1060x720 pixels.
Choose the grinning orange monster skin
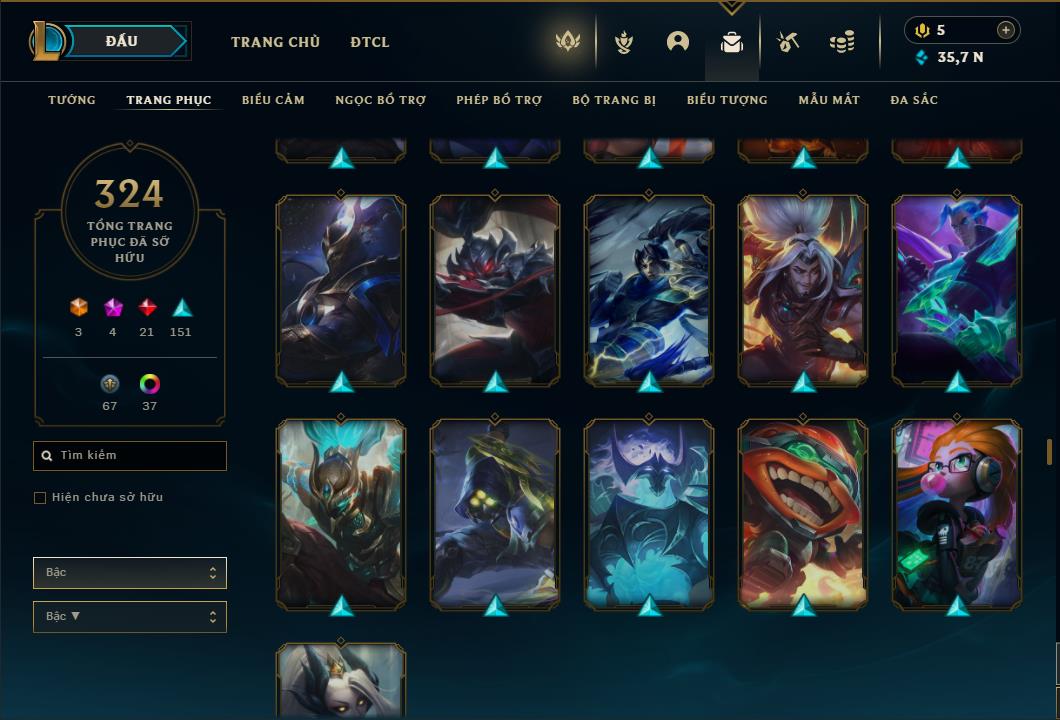tap(803, 514)
